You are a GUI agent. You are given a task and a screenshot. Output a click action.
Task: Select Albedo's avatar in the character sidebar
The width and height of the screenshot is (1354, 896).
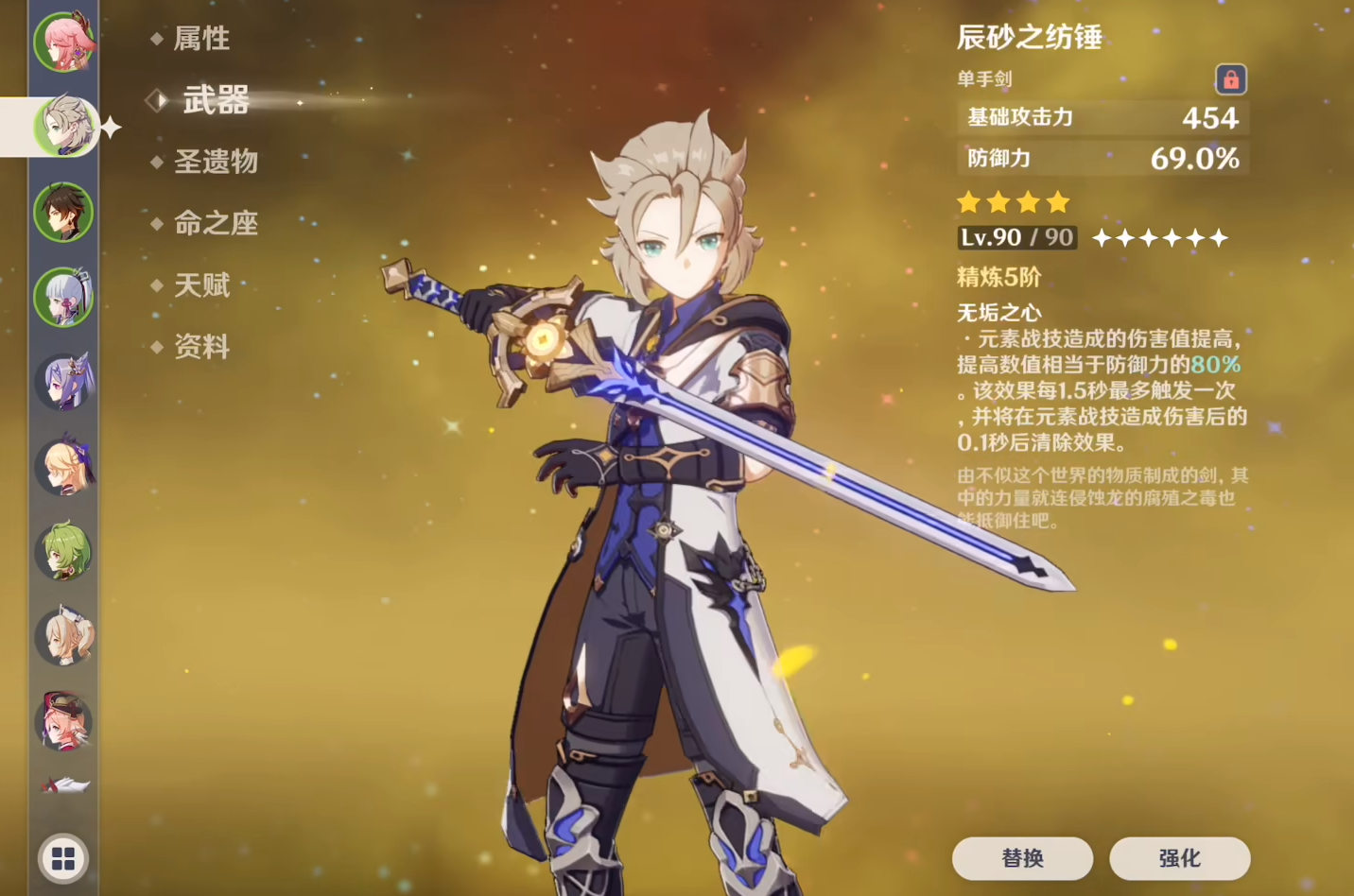pyautogui.click(x=63, y=126)
